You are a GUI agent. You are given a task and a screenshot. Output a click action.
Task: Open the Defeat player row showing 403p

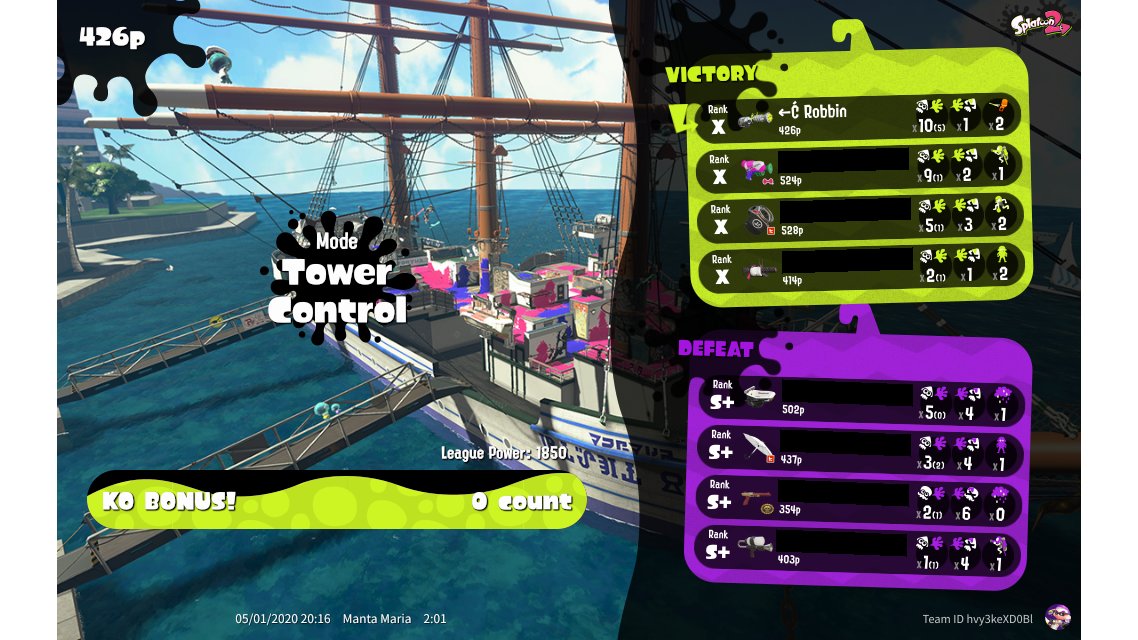(x=860, y=550)
